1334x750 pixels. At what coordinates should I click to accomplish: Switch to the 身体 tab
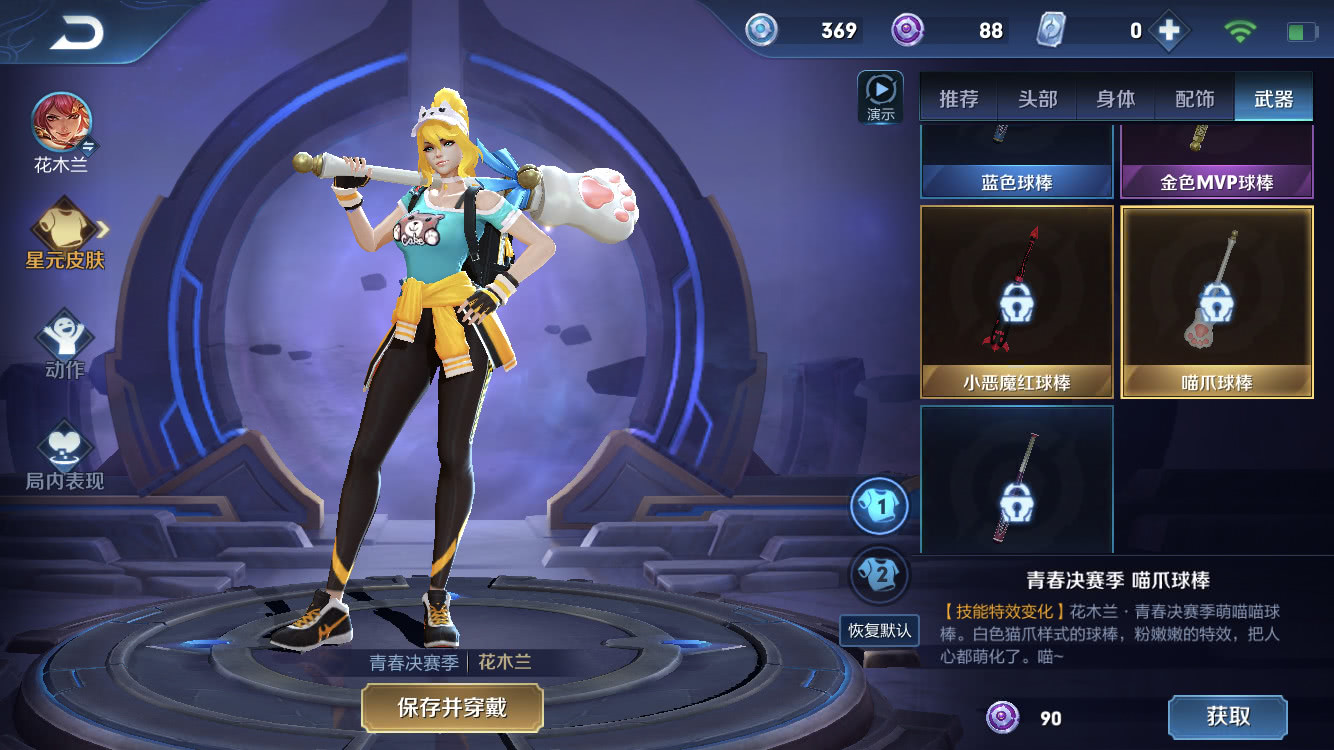1116,99
